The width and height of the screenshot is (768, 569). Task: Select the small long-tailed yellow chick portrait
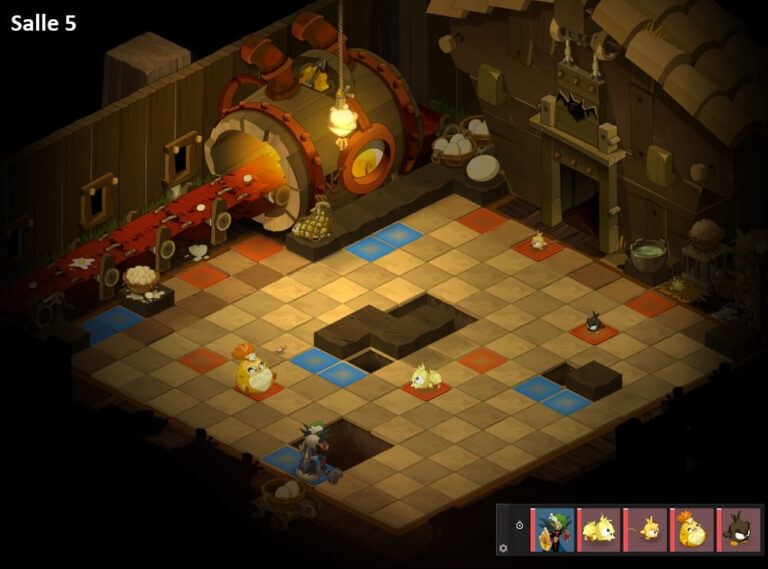pos(647,529)
